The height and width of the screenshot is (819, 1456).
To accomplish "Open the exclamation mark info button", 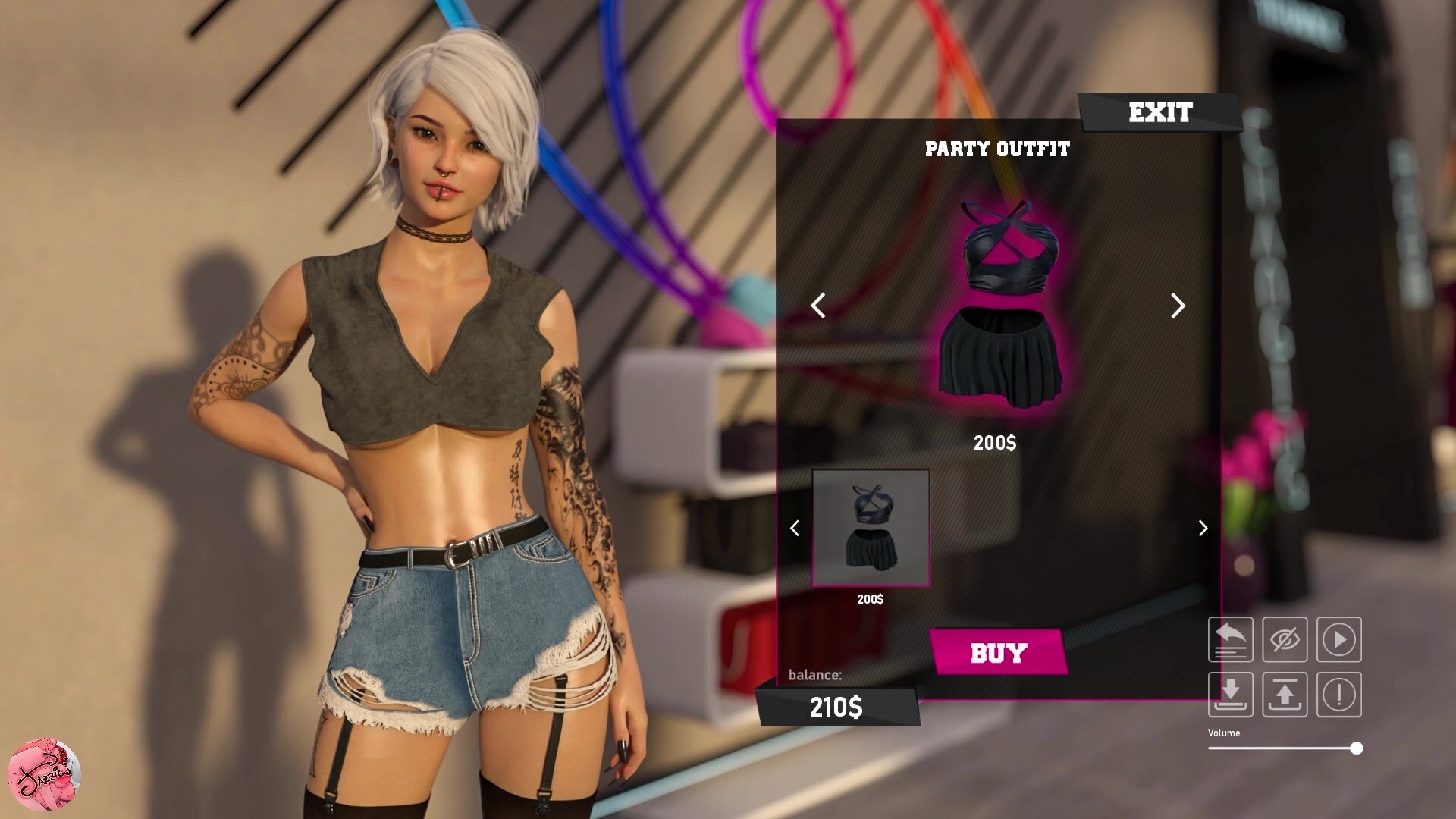I will (1339, 694).
